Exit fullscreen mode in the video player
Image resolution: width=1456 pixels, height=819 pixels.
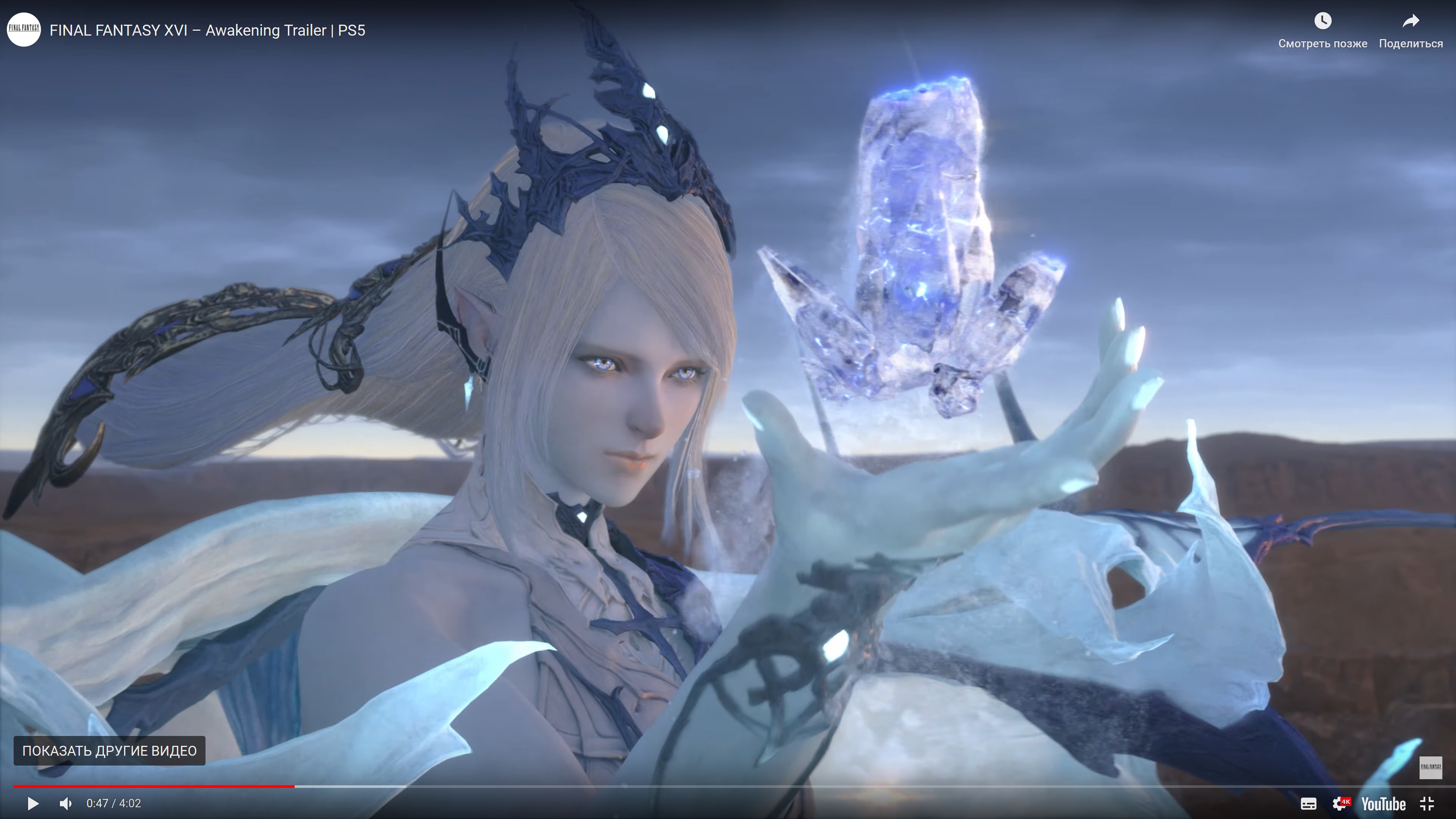point(1427,804)
